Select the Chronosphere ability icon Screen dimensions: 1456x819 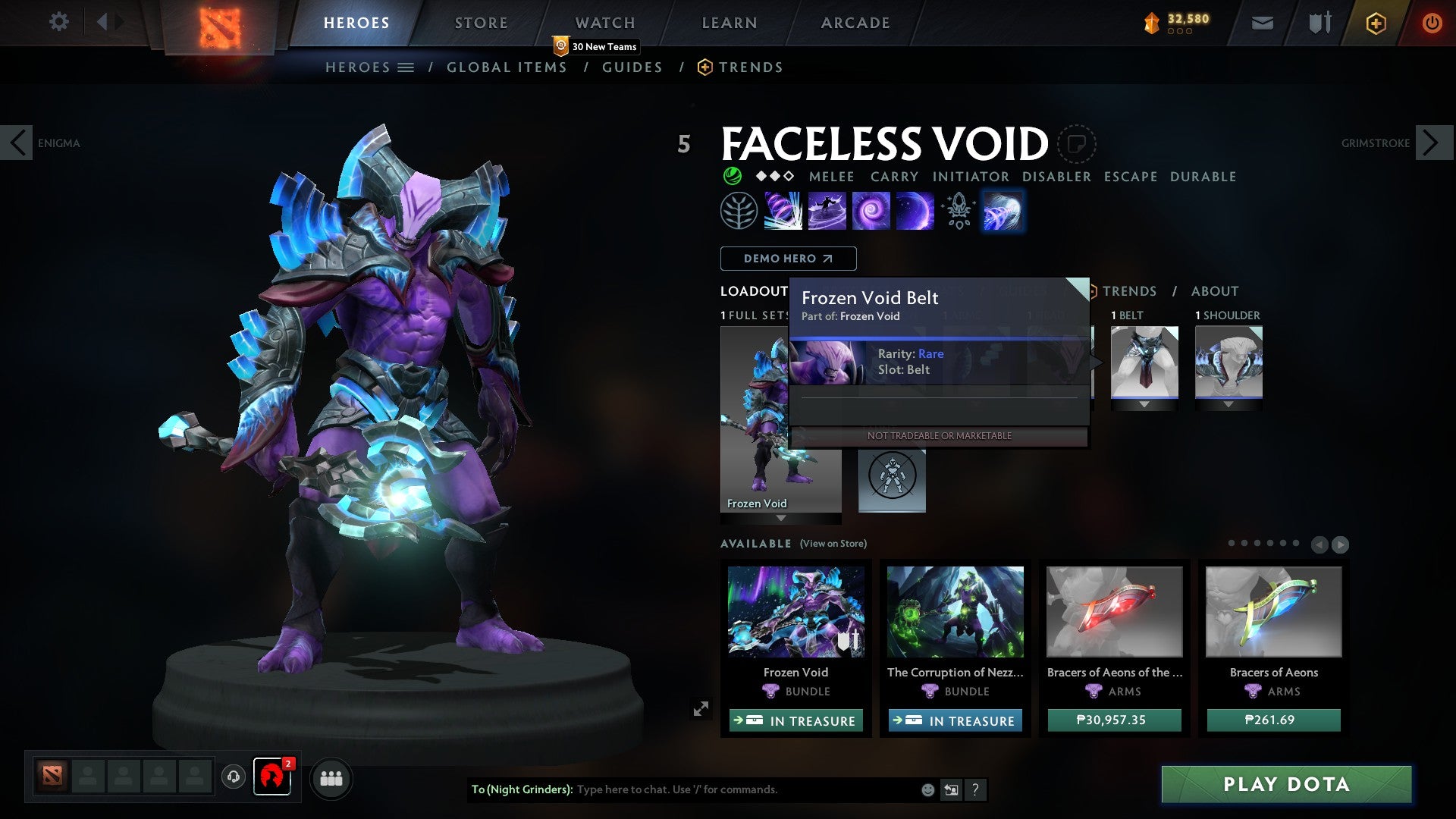[914, 210]
